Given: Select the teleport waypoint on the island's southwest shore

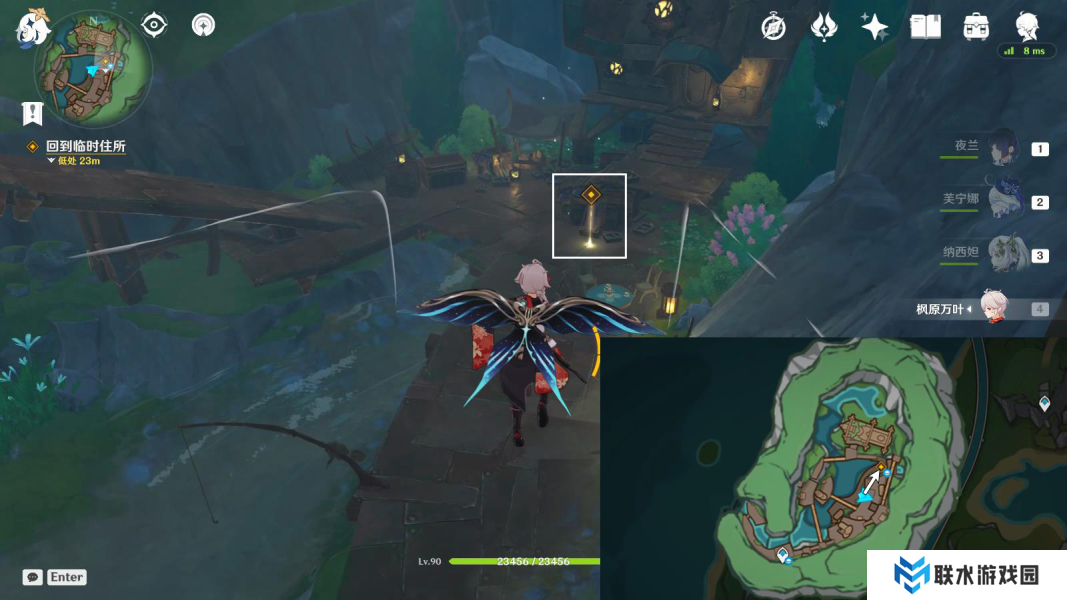Looking at the screenshot, I should [x=782, y=554].
